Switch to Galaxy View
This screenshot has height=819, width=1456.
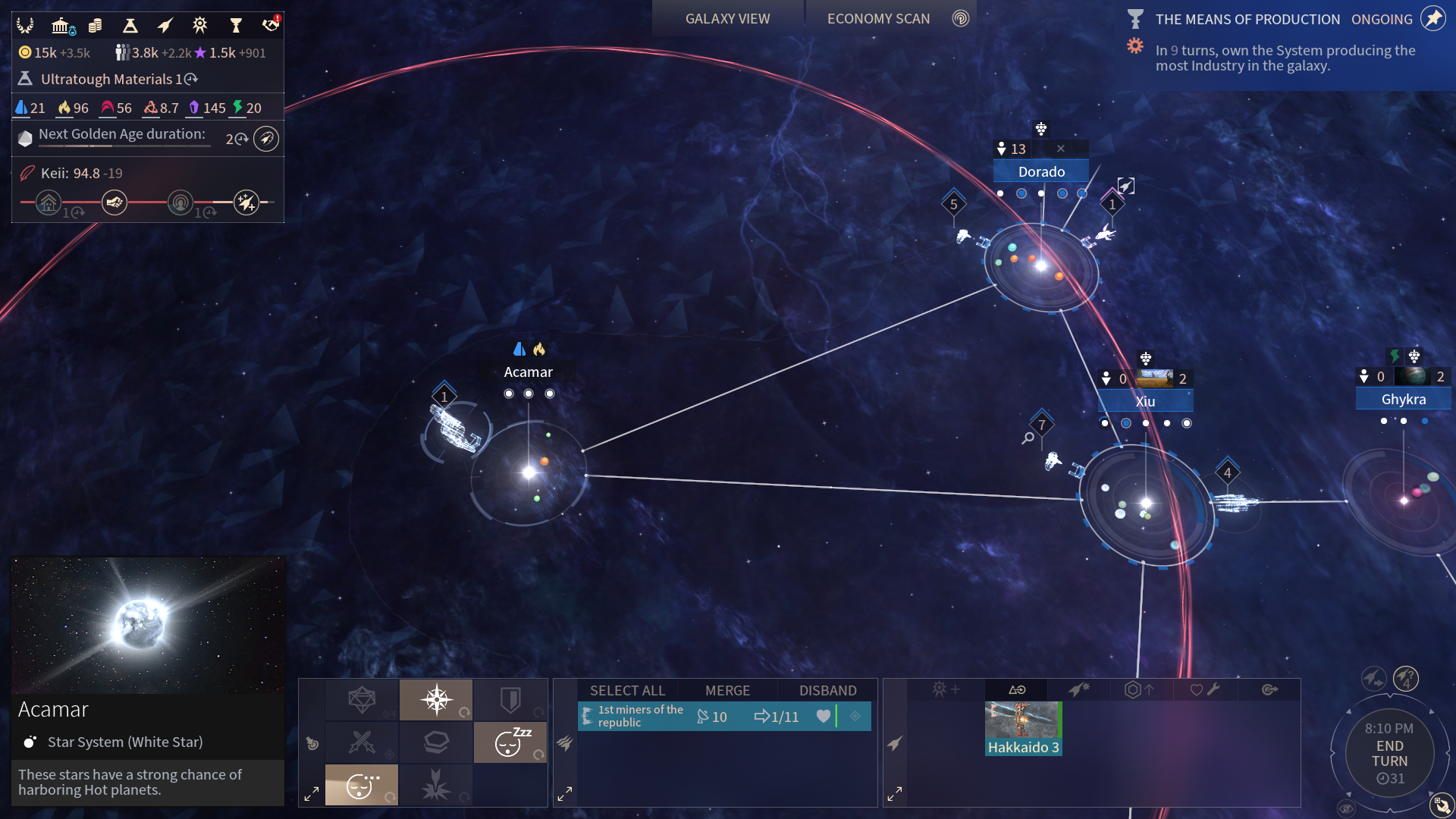(727, 19)
